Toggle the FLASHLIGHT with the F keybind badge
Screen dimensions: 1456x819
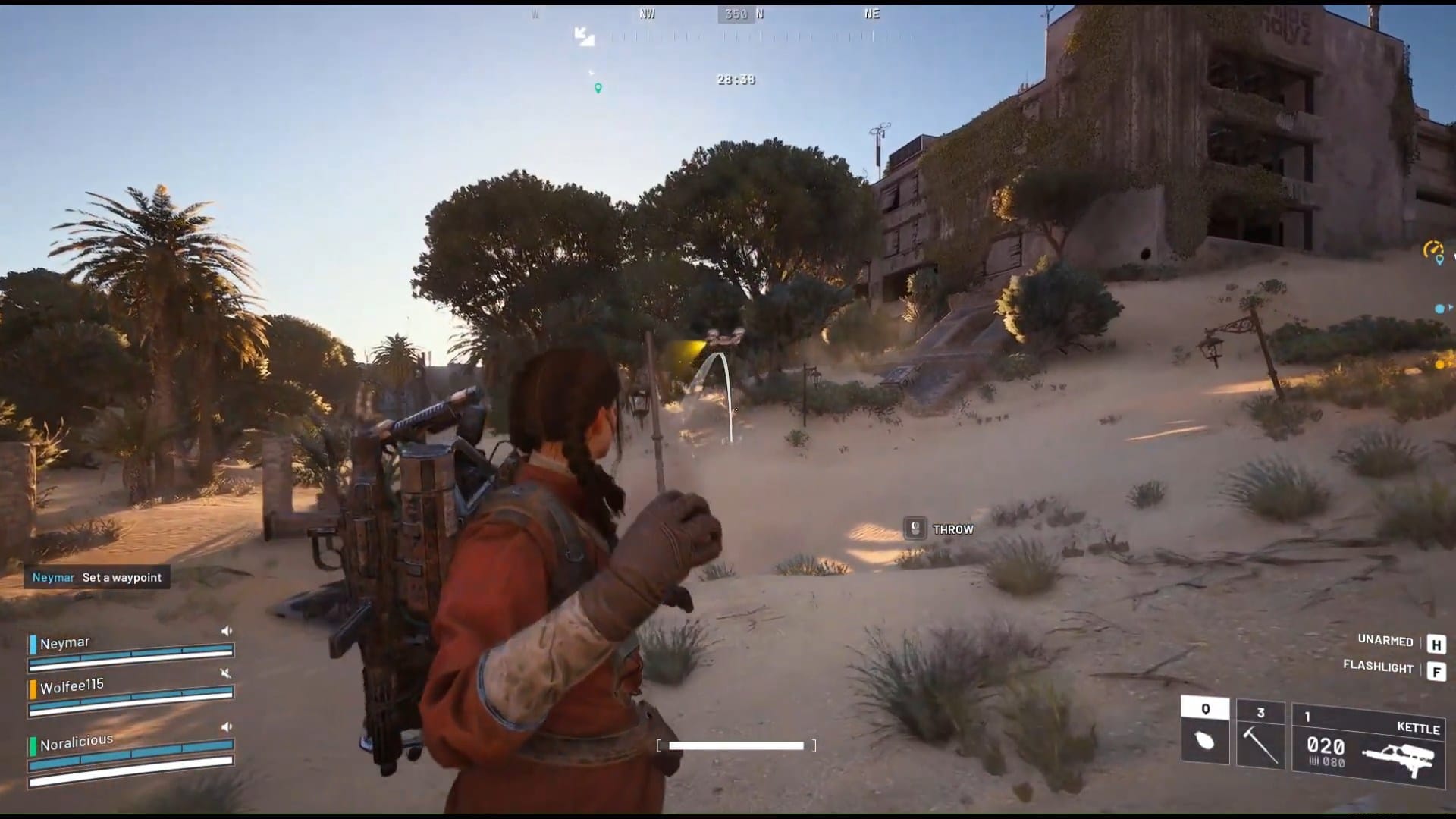pyautogui.click(x=1435, y=669)
